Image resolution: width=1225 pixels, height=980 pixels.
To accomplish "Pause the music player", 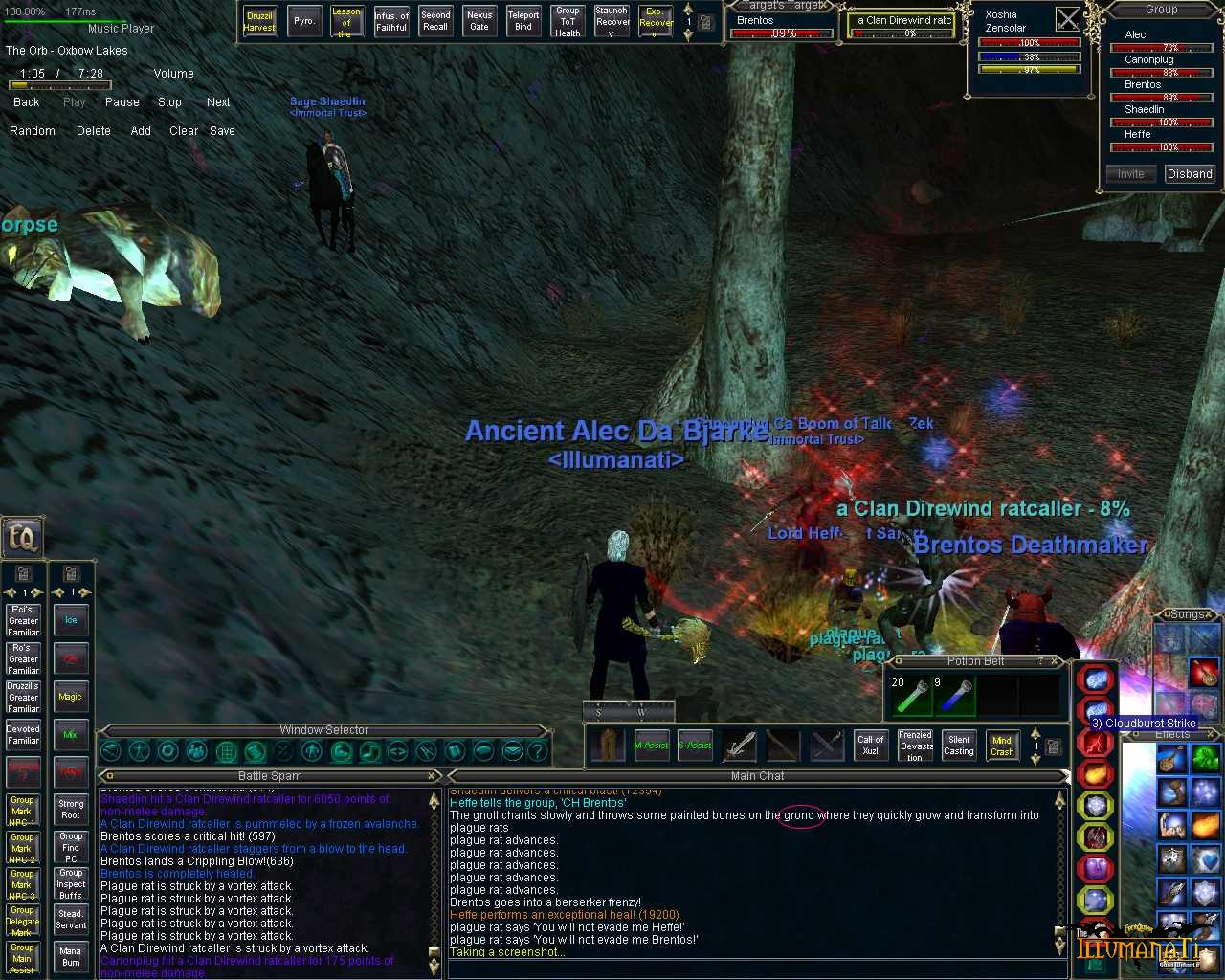I will [x=122, y=102].
